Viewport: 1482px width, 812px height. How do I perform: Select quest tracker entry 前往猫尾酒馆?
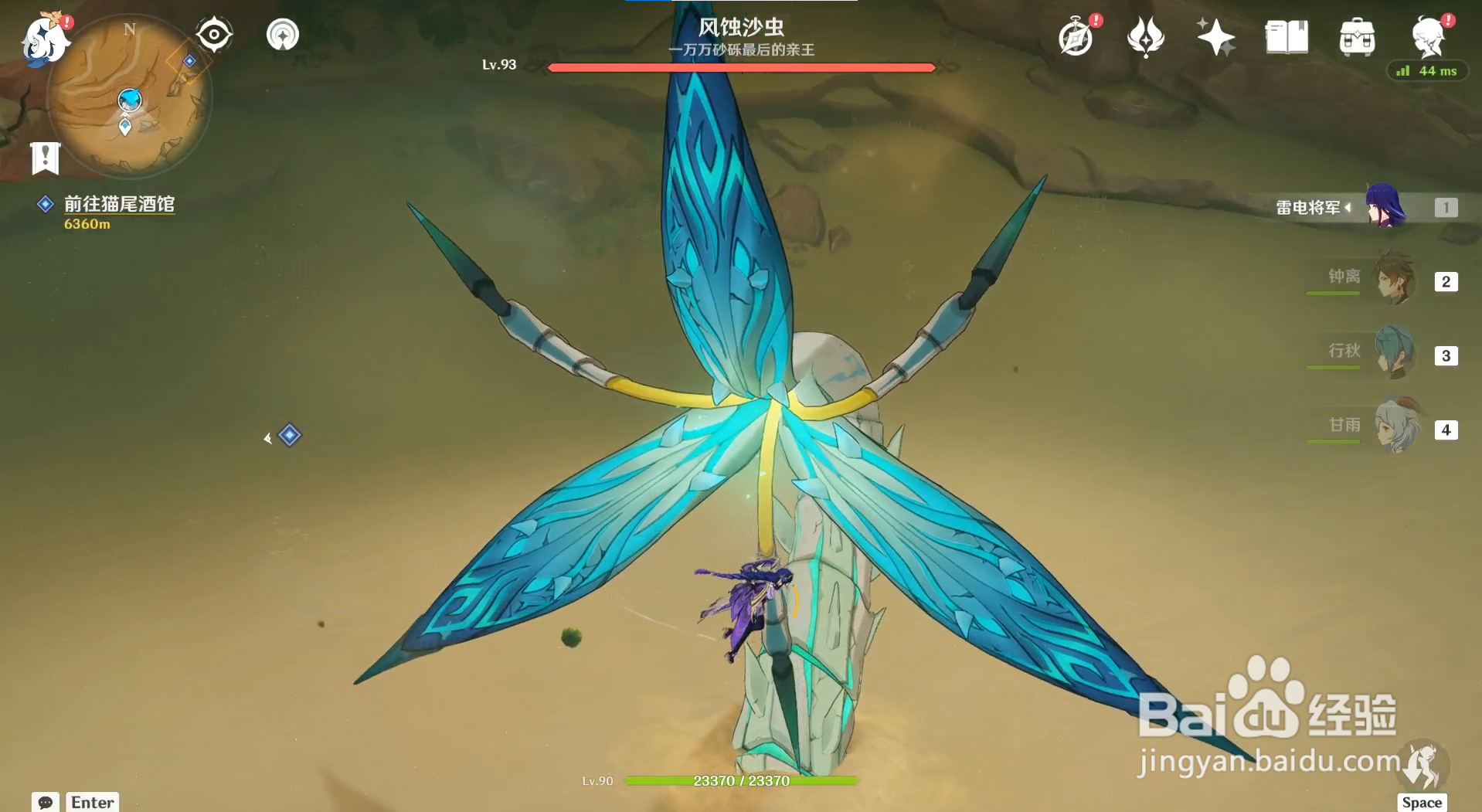click(x=120, y=205)
